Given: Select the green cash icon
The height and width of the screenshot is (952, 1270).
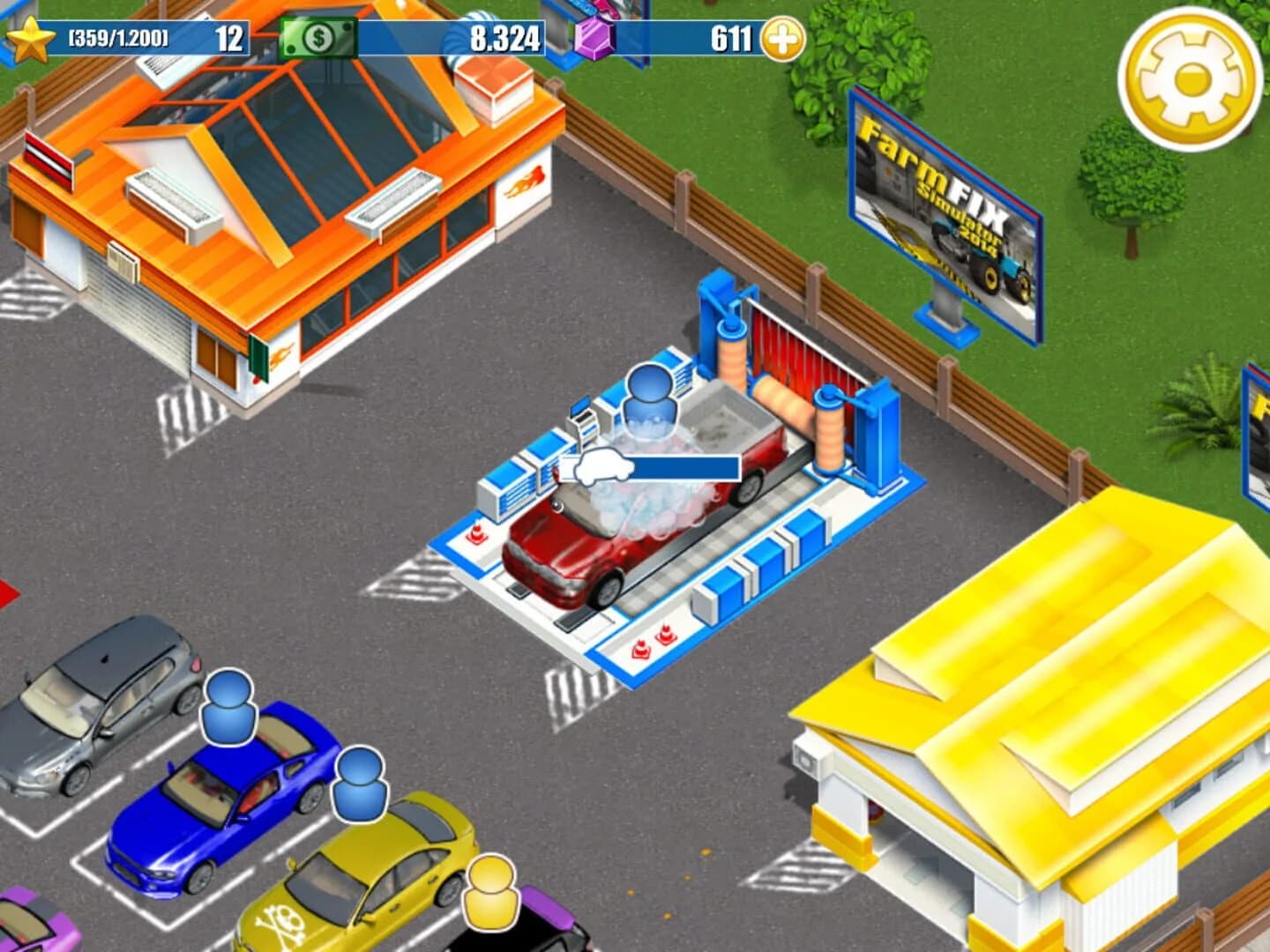Looking at the screenshot, I should pos(319,37).
